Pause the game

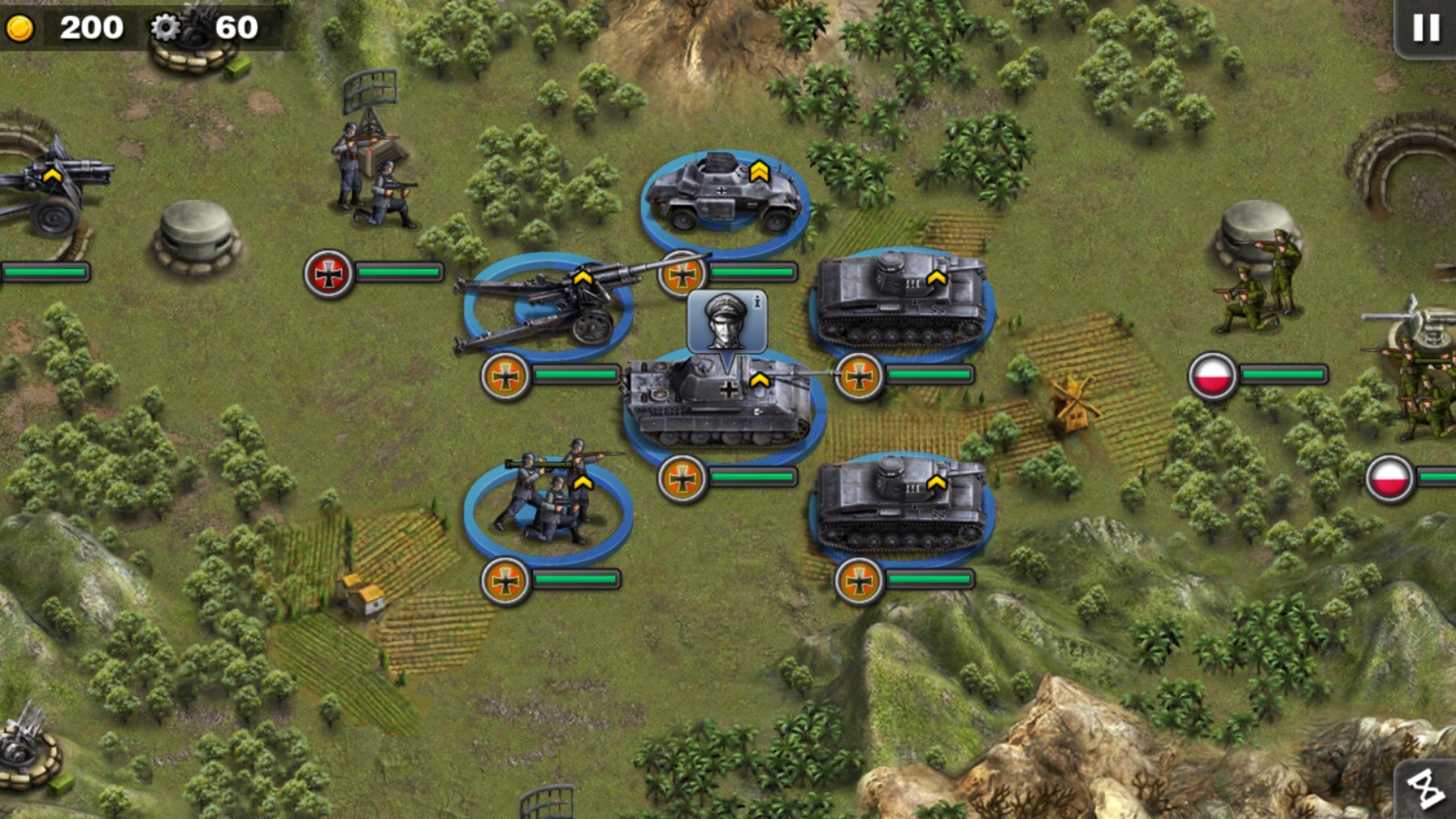click(1426, 28)
